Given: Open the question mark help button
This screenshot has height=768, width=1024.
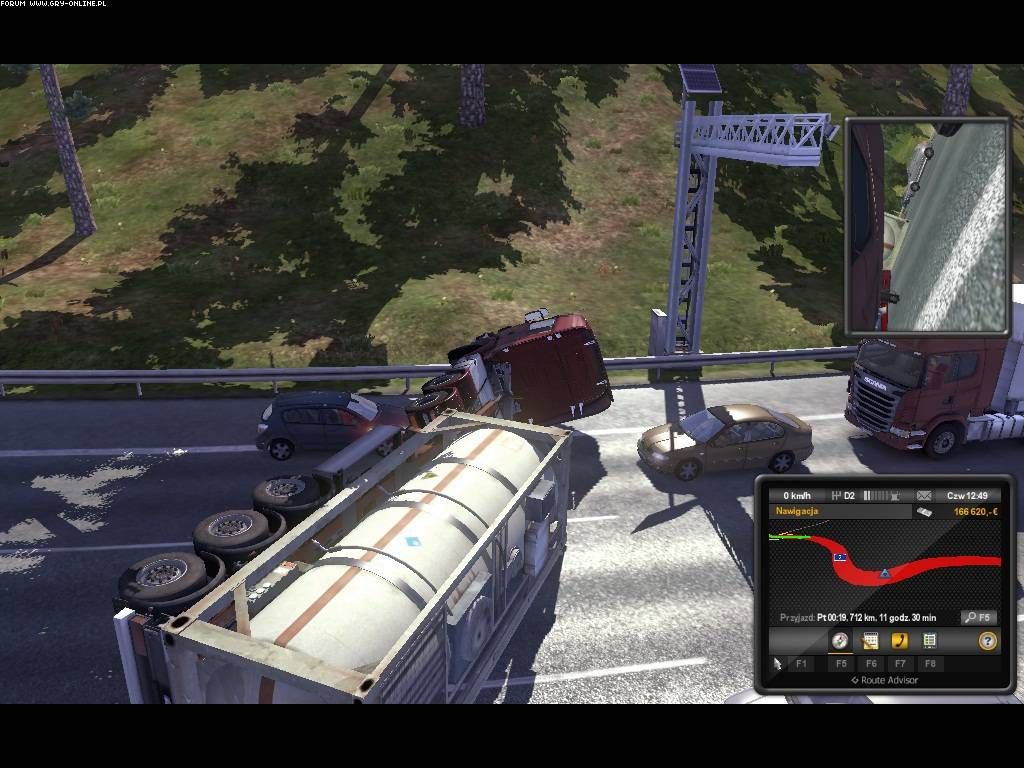Looking at the screenshot, I should click(x=987, y=641).
